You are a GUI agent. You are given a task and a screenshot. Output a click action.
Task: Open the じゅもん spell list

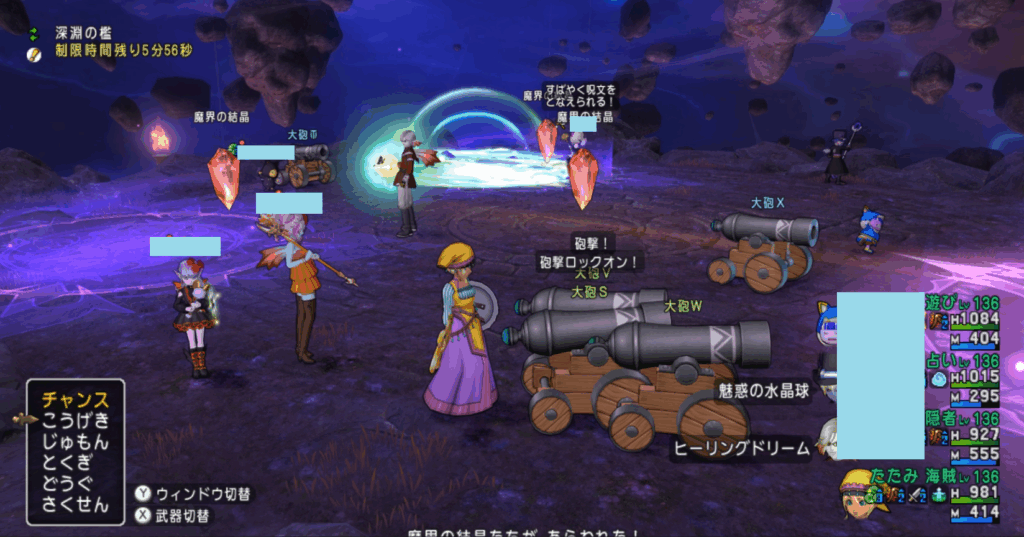coord(75,442)
